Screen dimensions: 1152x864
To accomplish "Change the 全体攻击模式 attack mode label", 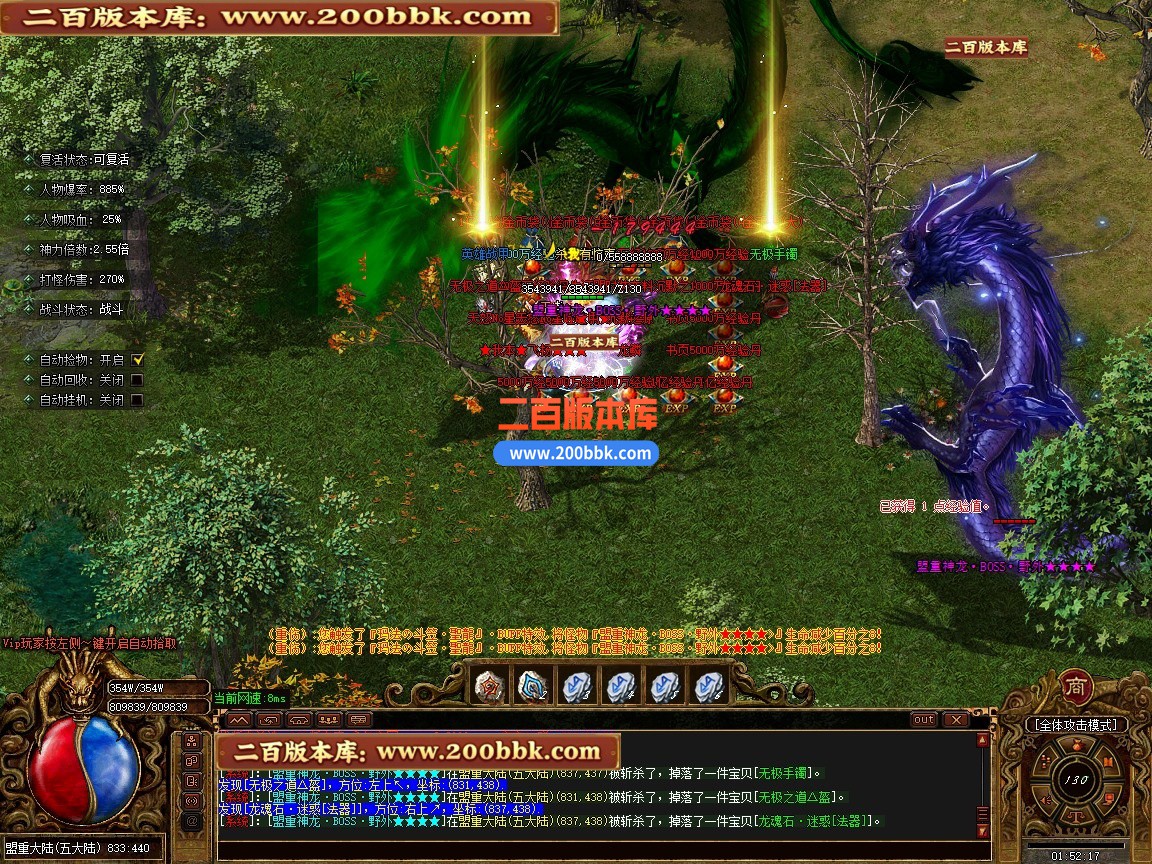I will (1076, 725).
